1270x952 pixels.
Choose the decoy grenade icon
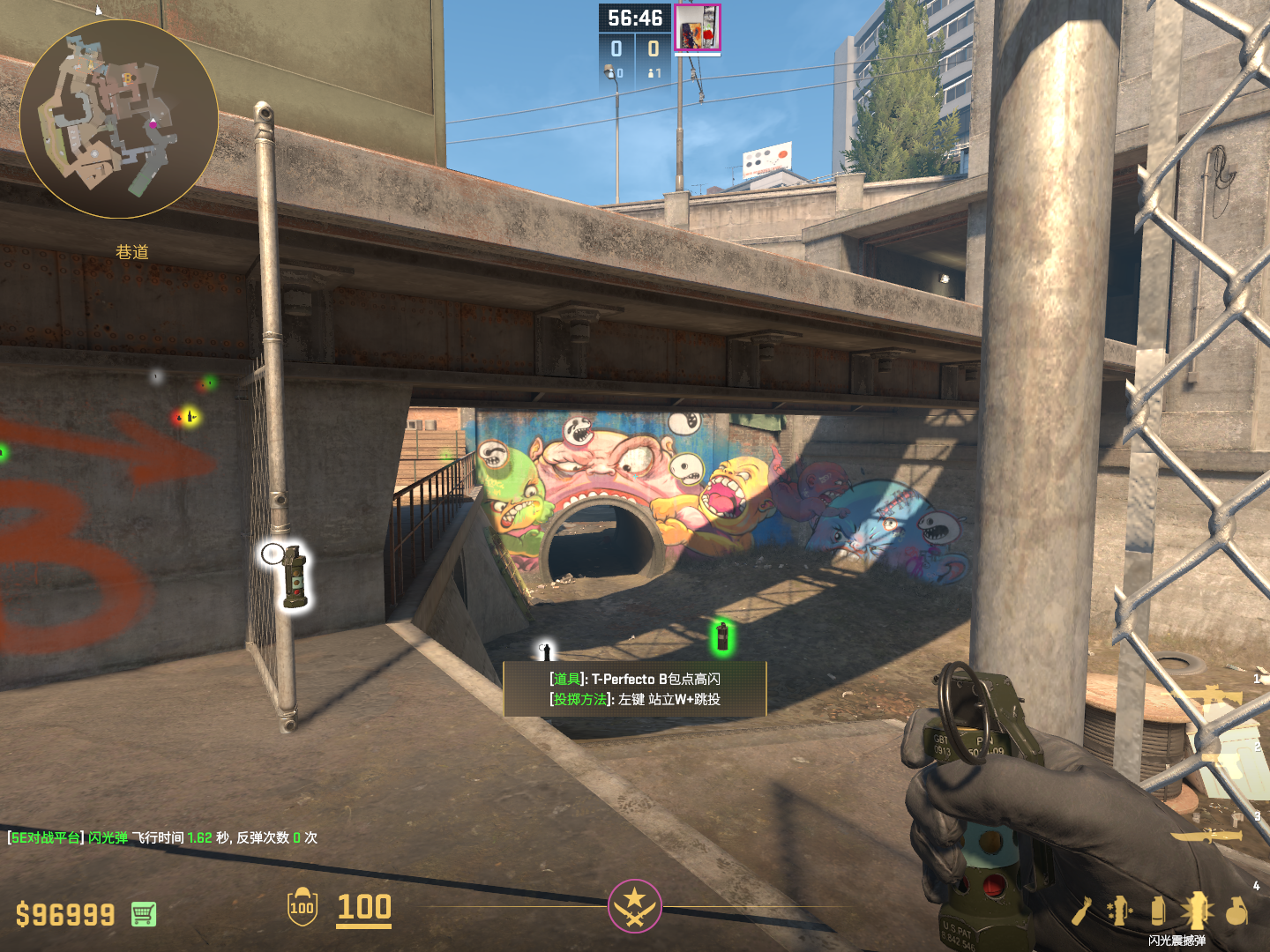[x=1120, y=911]
